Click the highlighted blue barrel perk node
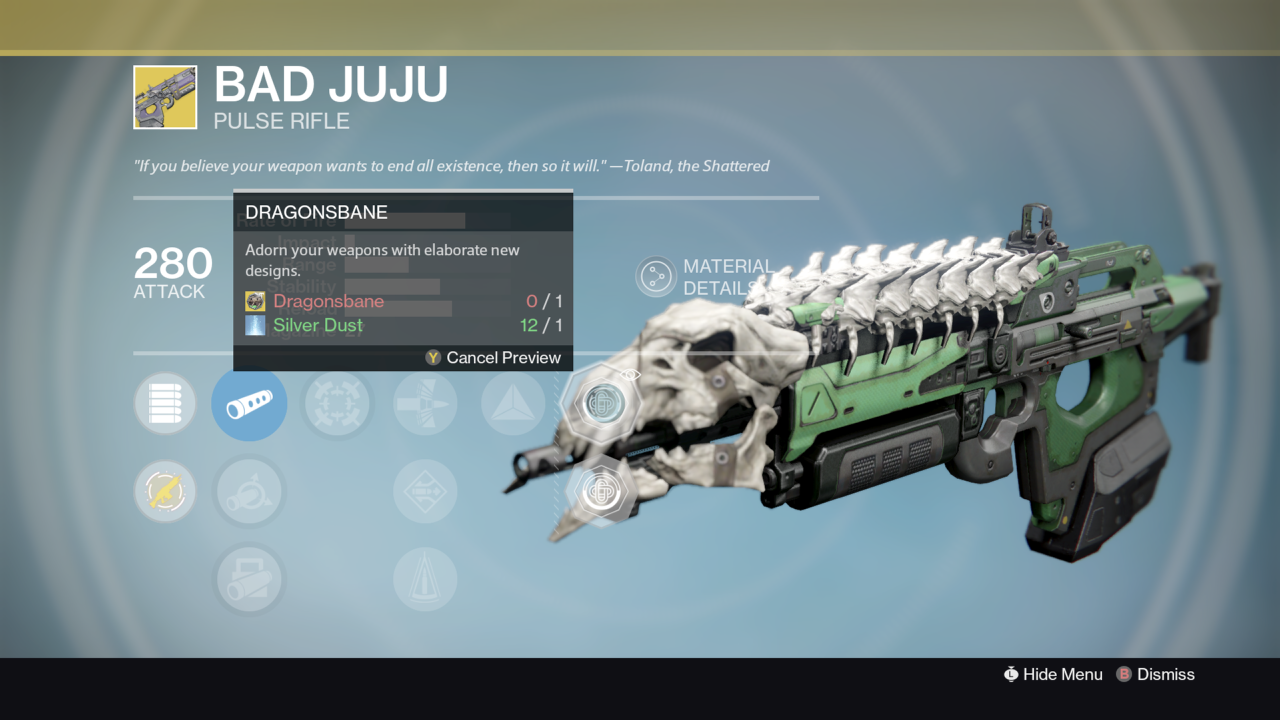Screen dimensions: 1280x720 [x=249, y=403]
